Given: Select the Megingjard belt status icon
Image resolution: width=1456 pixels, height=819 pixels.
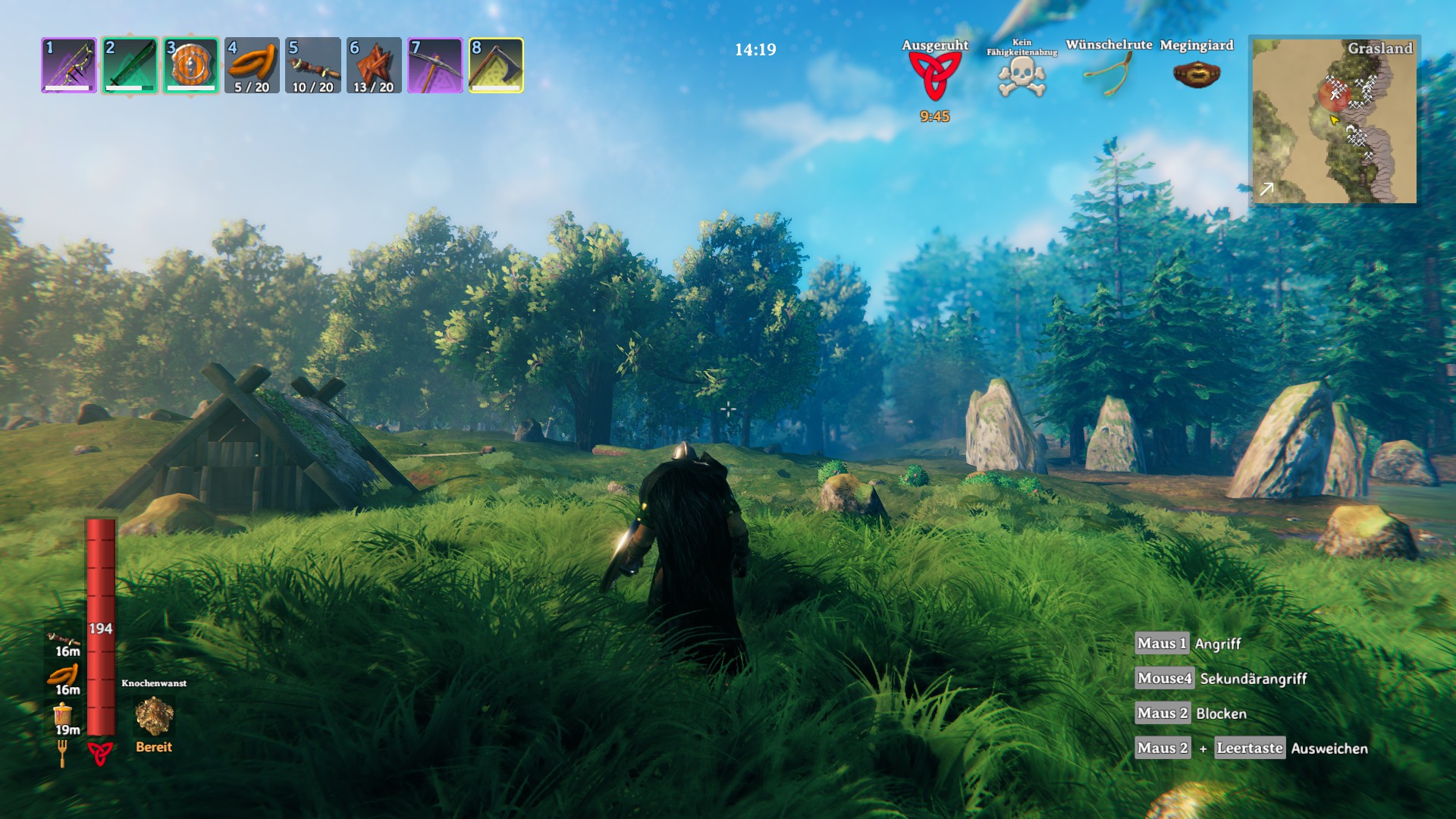Looking at the screenshot, I should pos(1196,74).
